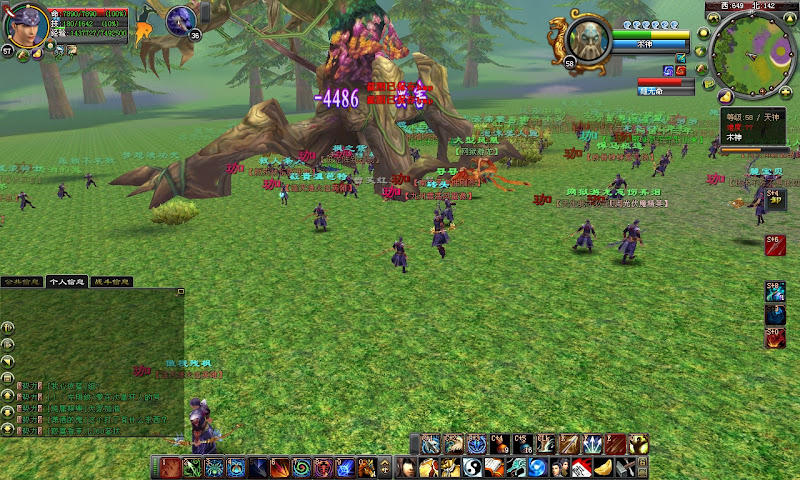Click the gold ingot icon in the bottom bar
The height and width of the screenshot is (480, 800).
click(603, 467)
